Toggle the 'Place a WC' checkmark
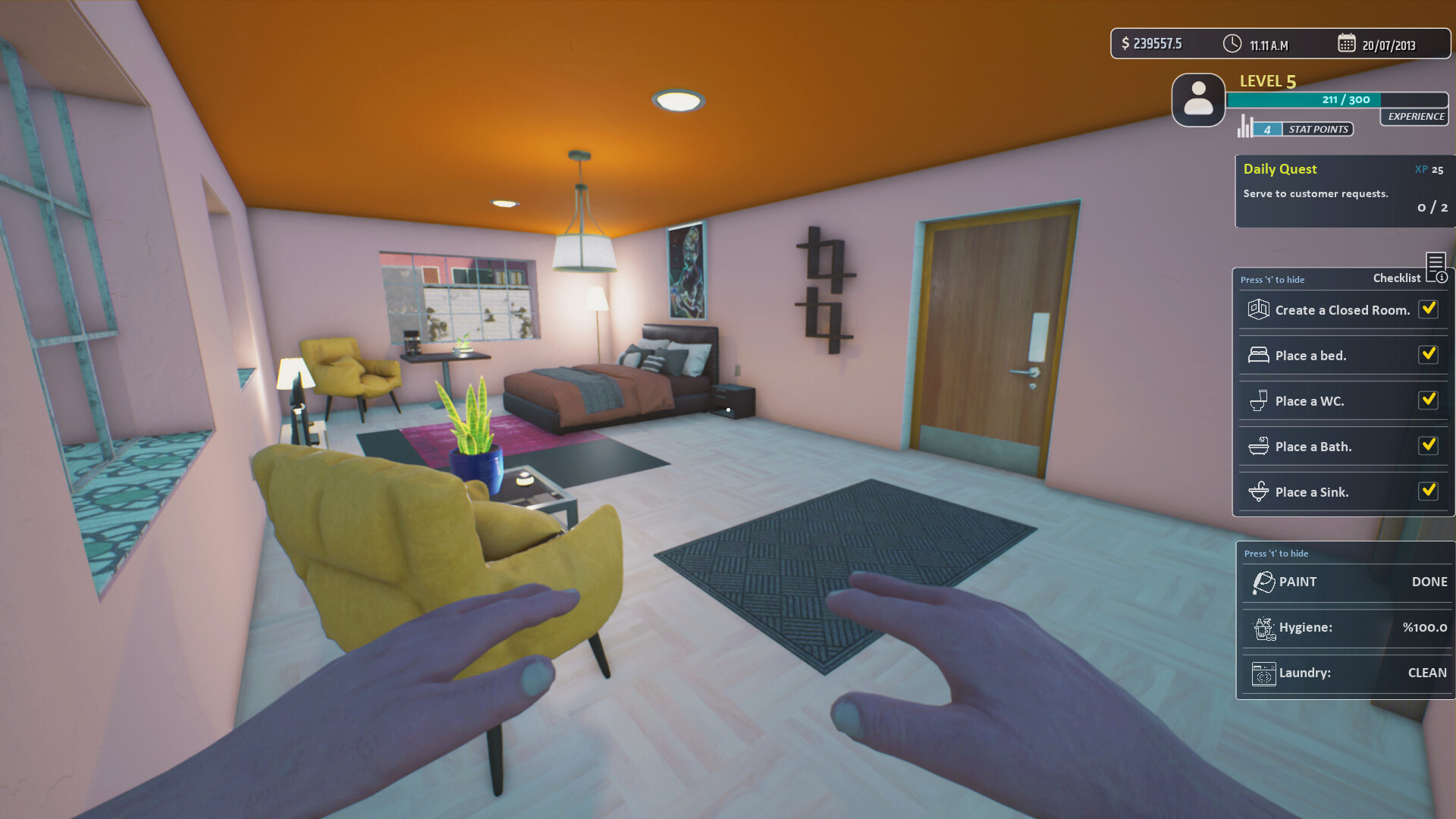1456x819 pixels. pyautogui.click(x=1429, y=400)
